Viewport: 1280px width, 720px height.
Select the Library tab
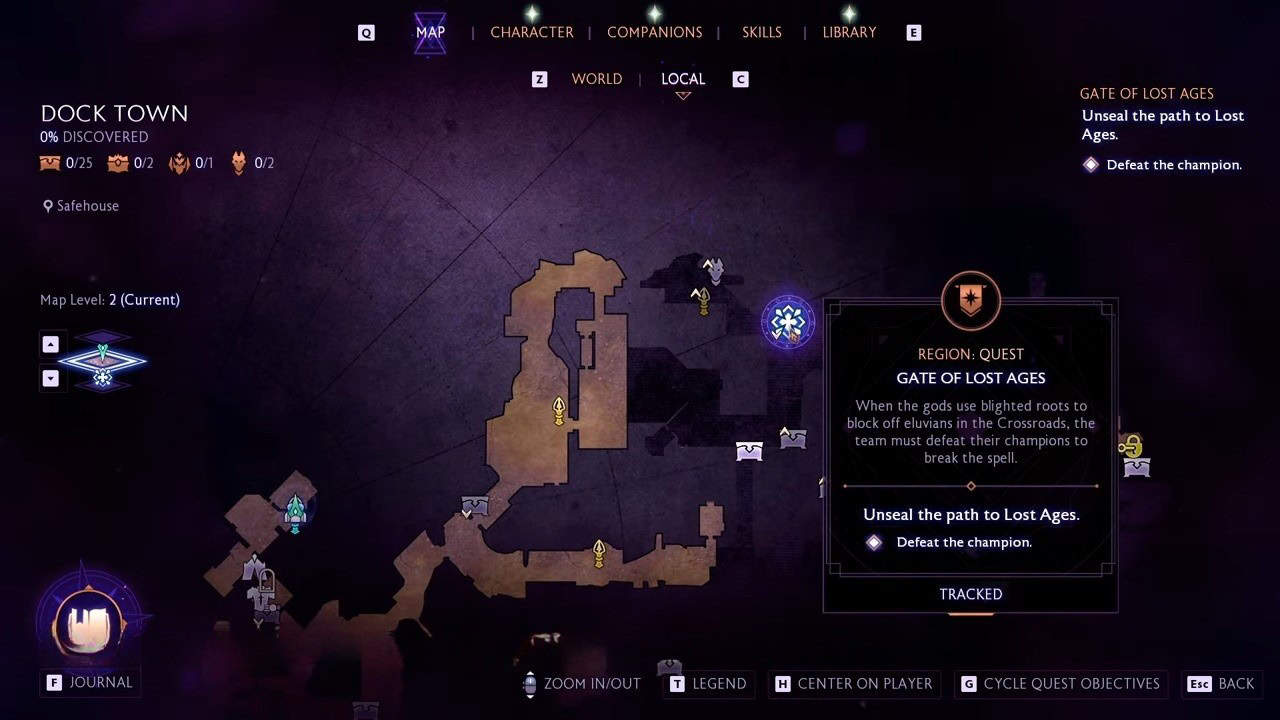pos(849,32)
